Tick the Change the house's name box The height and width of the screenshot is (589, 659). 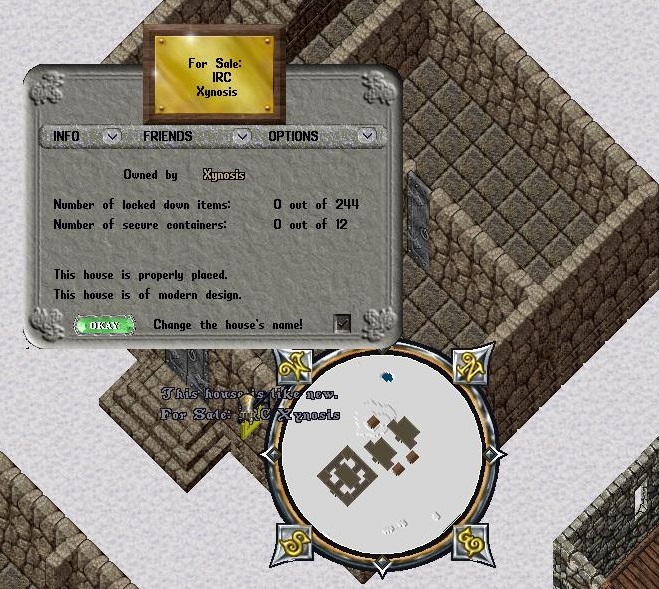coord(342,323)
